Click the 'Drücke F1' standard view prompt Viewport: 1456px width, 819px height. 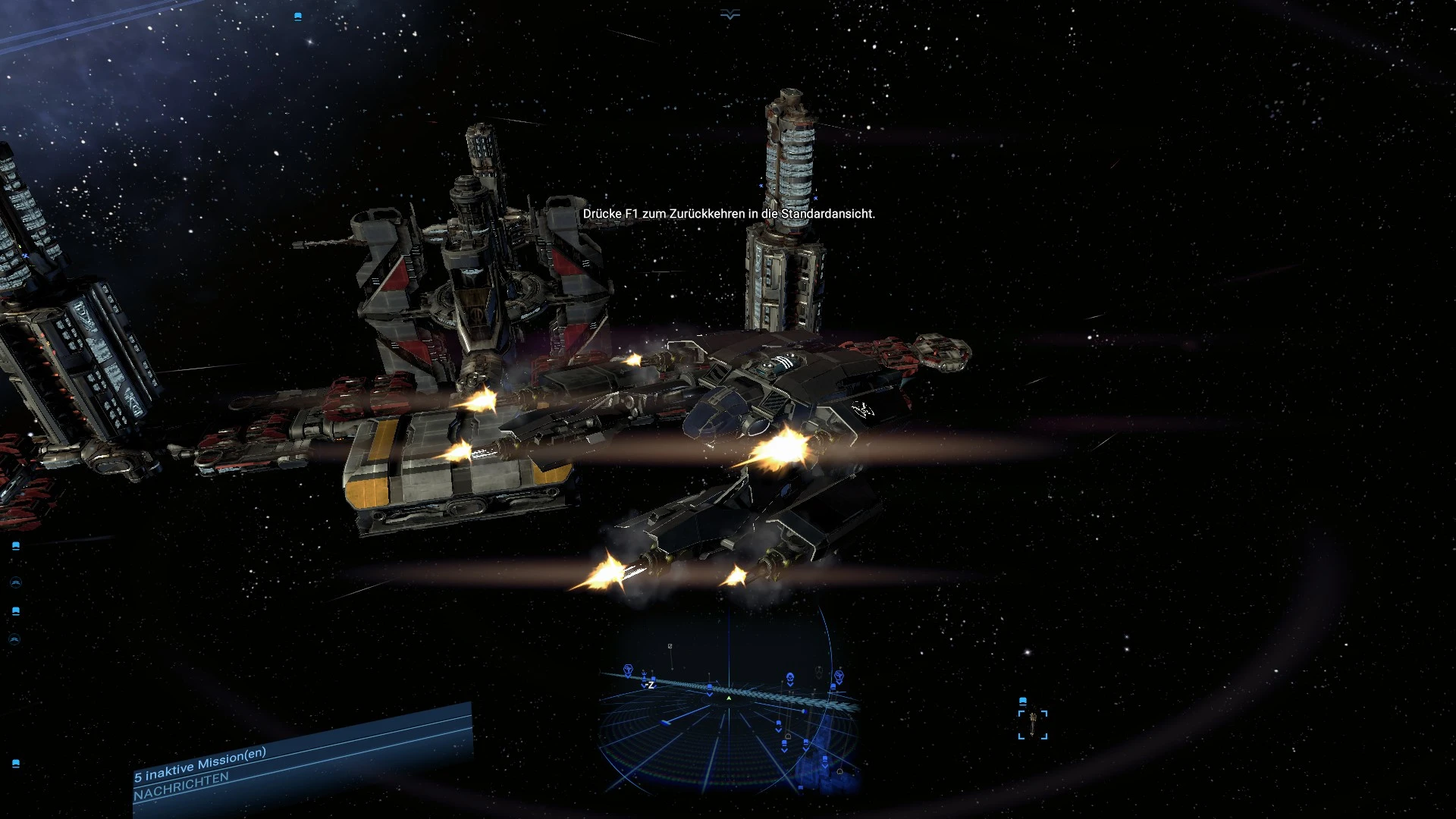[728, 214]
